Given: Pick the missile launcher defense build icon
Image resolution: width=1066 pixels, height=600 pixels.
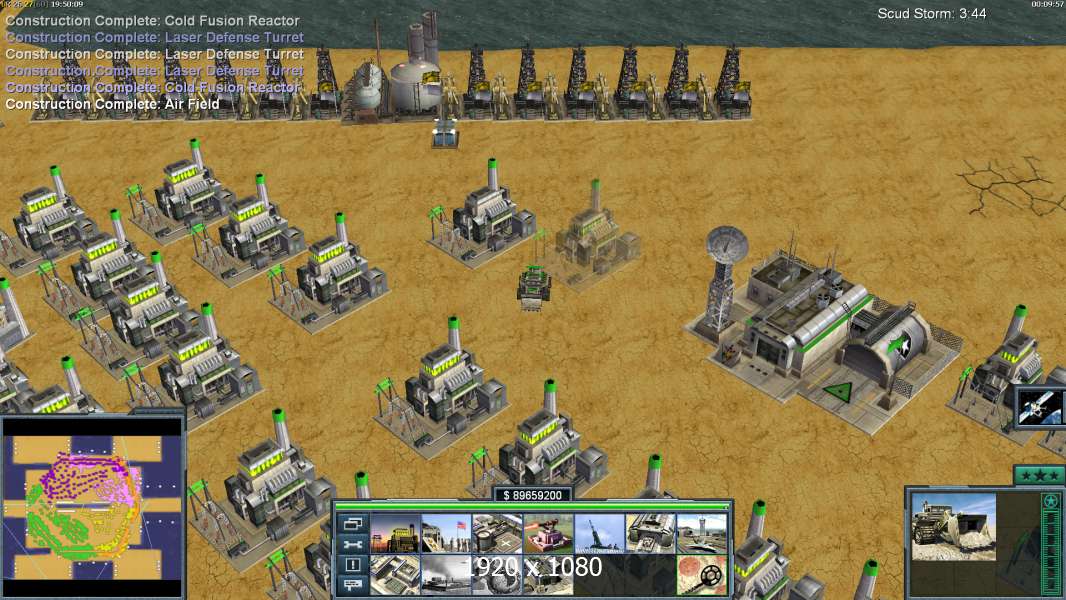Looking at the screenshot, I should click(x=599, y=533).
